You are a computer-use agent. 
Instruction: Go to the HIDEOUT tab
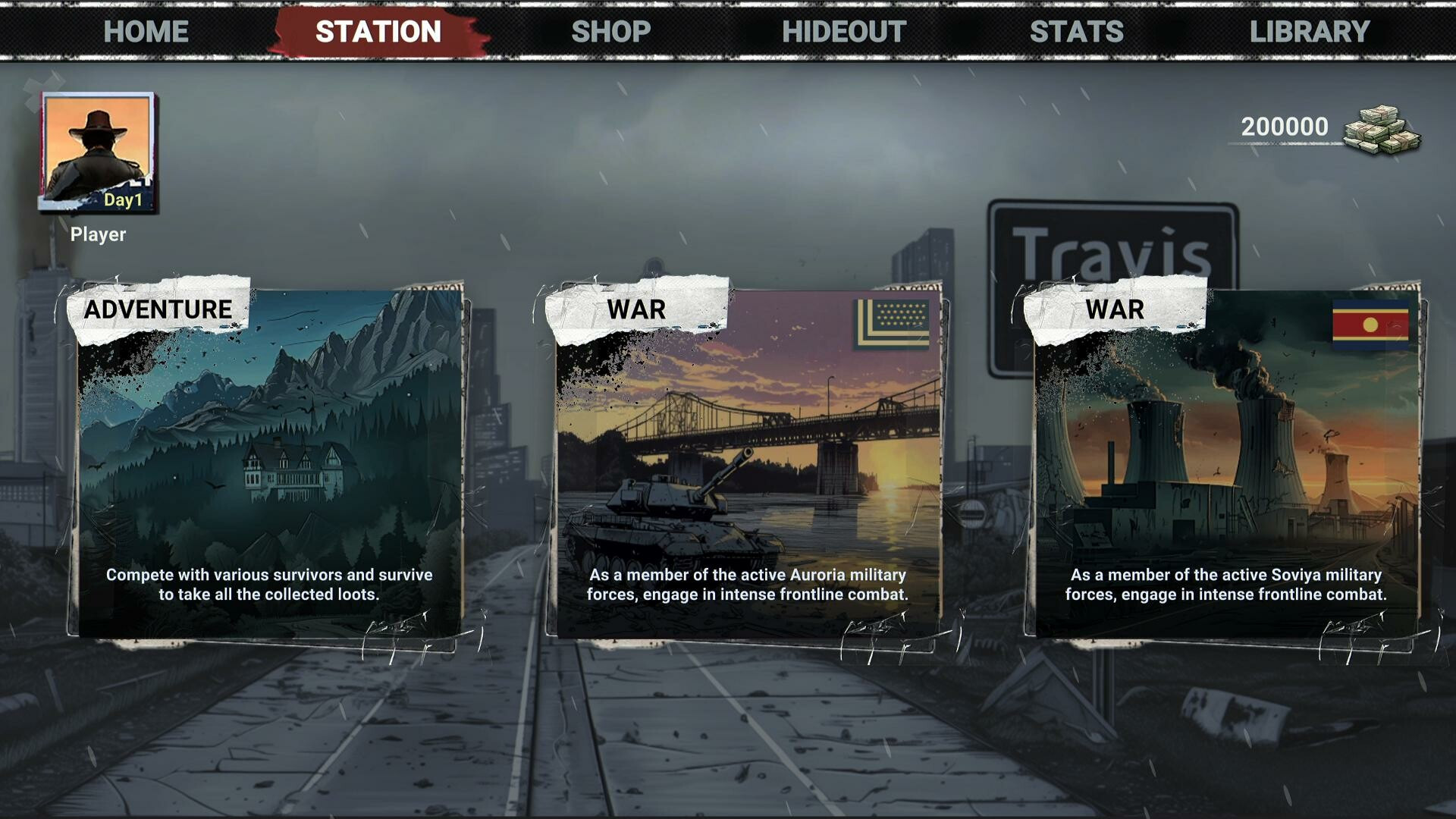click(x=844, y=31)
